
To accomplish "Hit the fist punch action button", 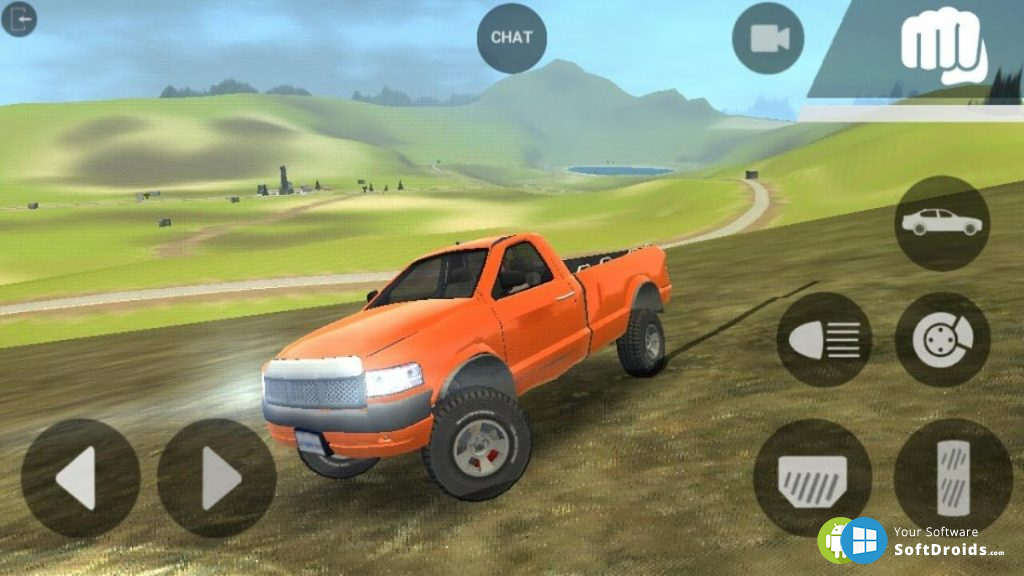I will [942, 46].
